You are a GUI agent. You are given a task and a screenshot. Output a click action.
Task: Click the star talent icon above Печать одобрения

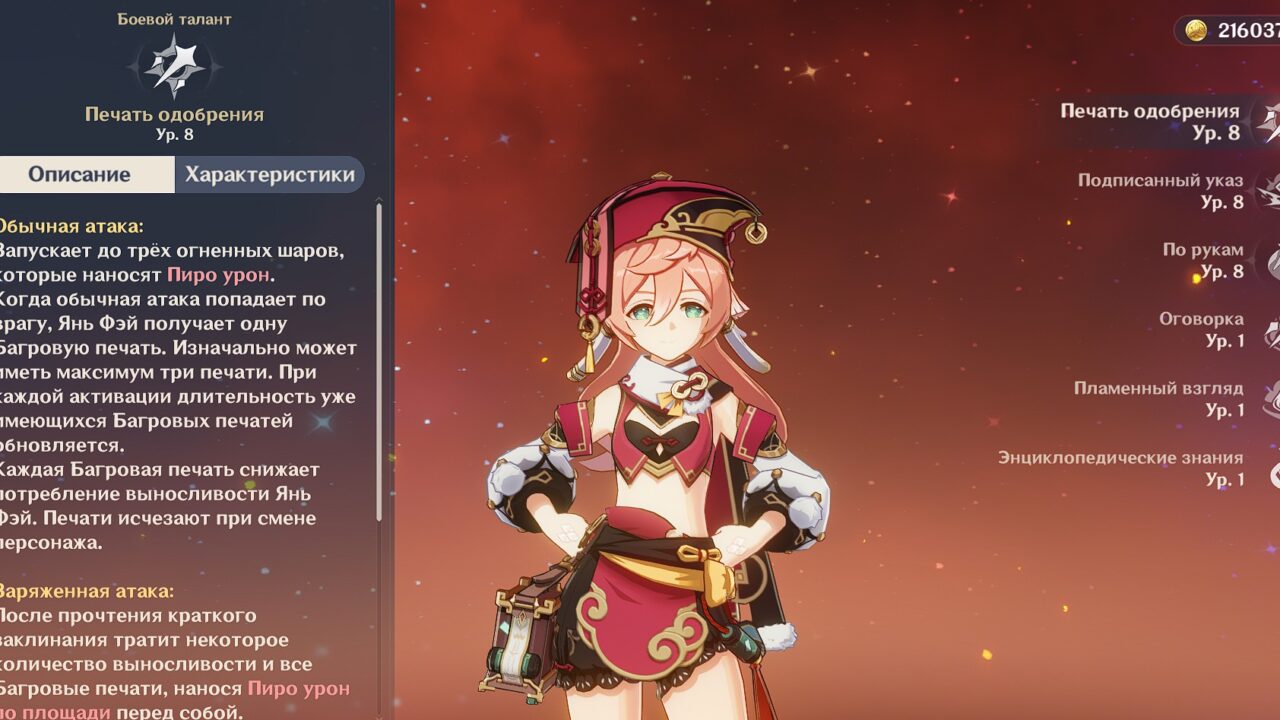pos(174,65)
